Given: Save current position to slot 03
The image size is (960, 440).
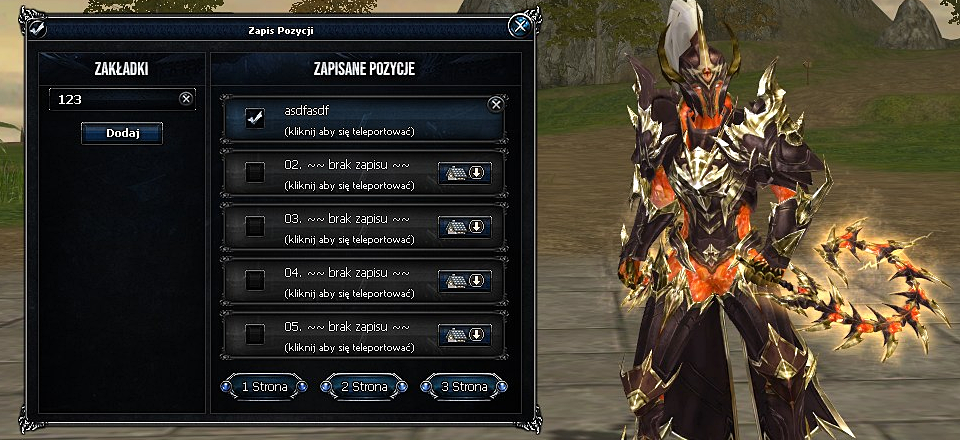Looking at the screenshot, I should point(465,227).
